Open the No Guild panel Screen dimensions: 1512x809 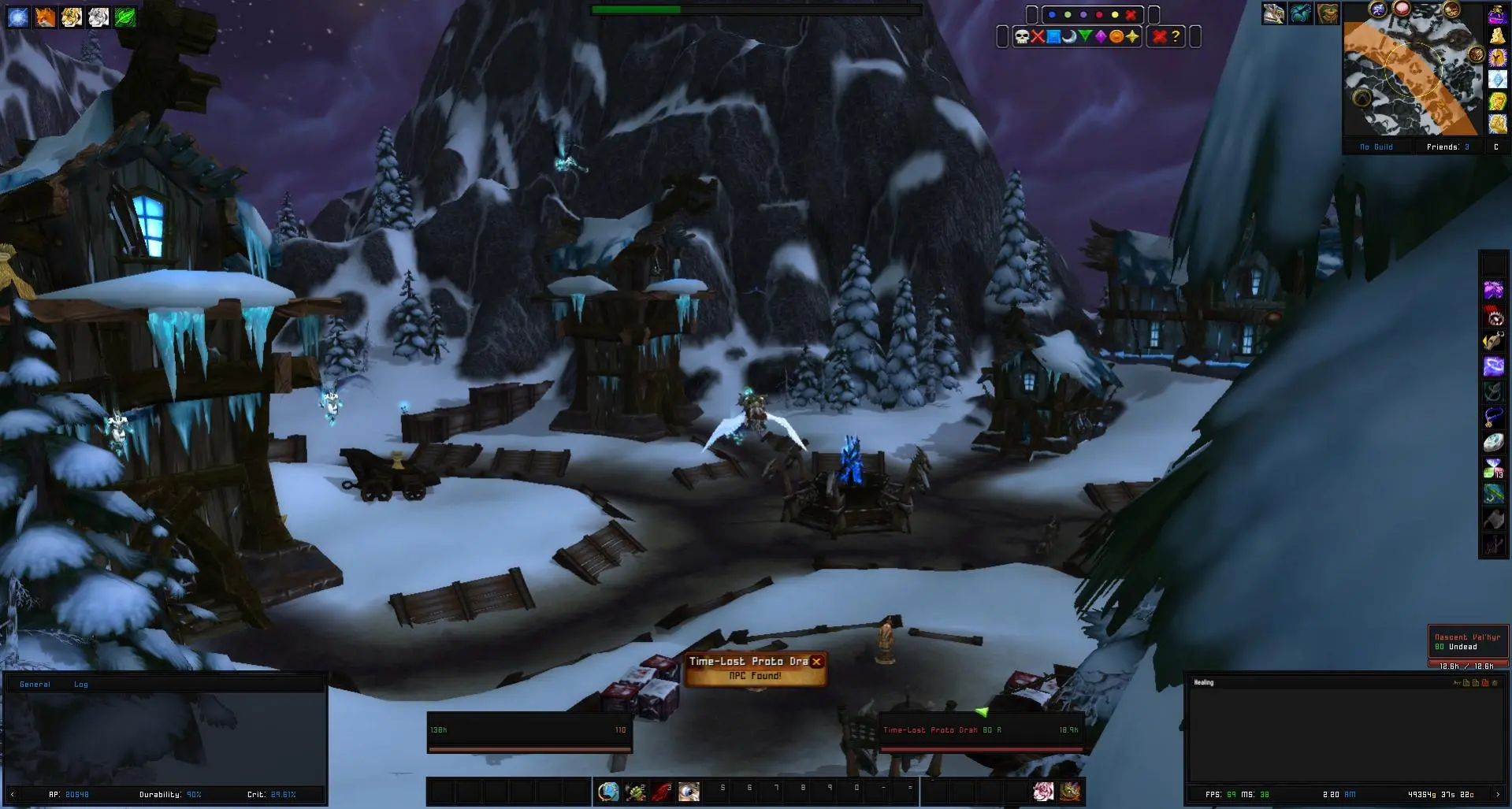pos(1376,147)
